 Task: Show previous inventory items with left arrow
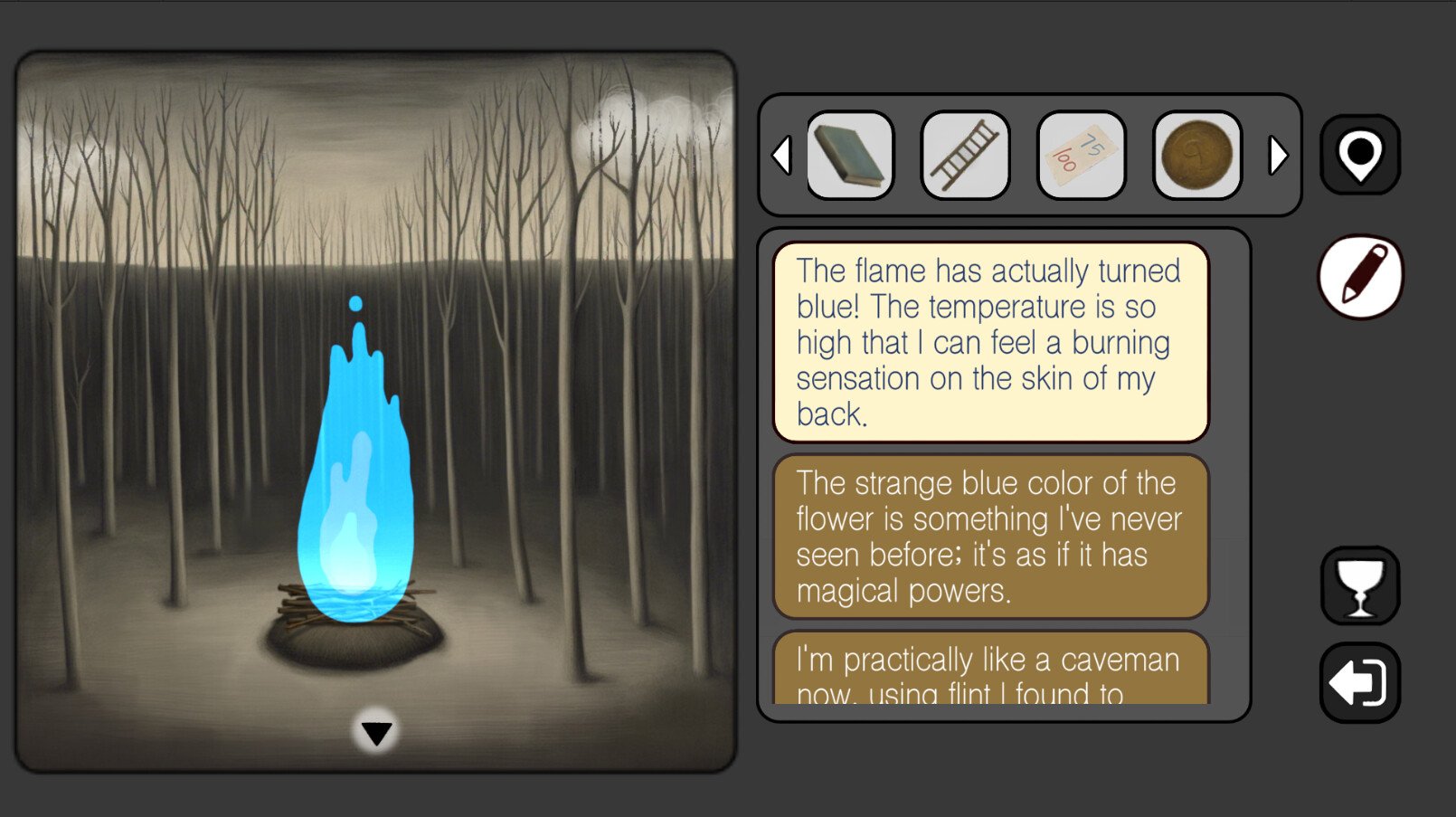click(782, 155)
